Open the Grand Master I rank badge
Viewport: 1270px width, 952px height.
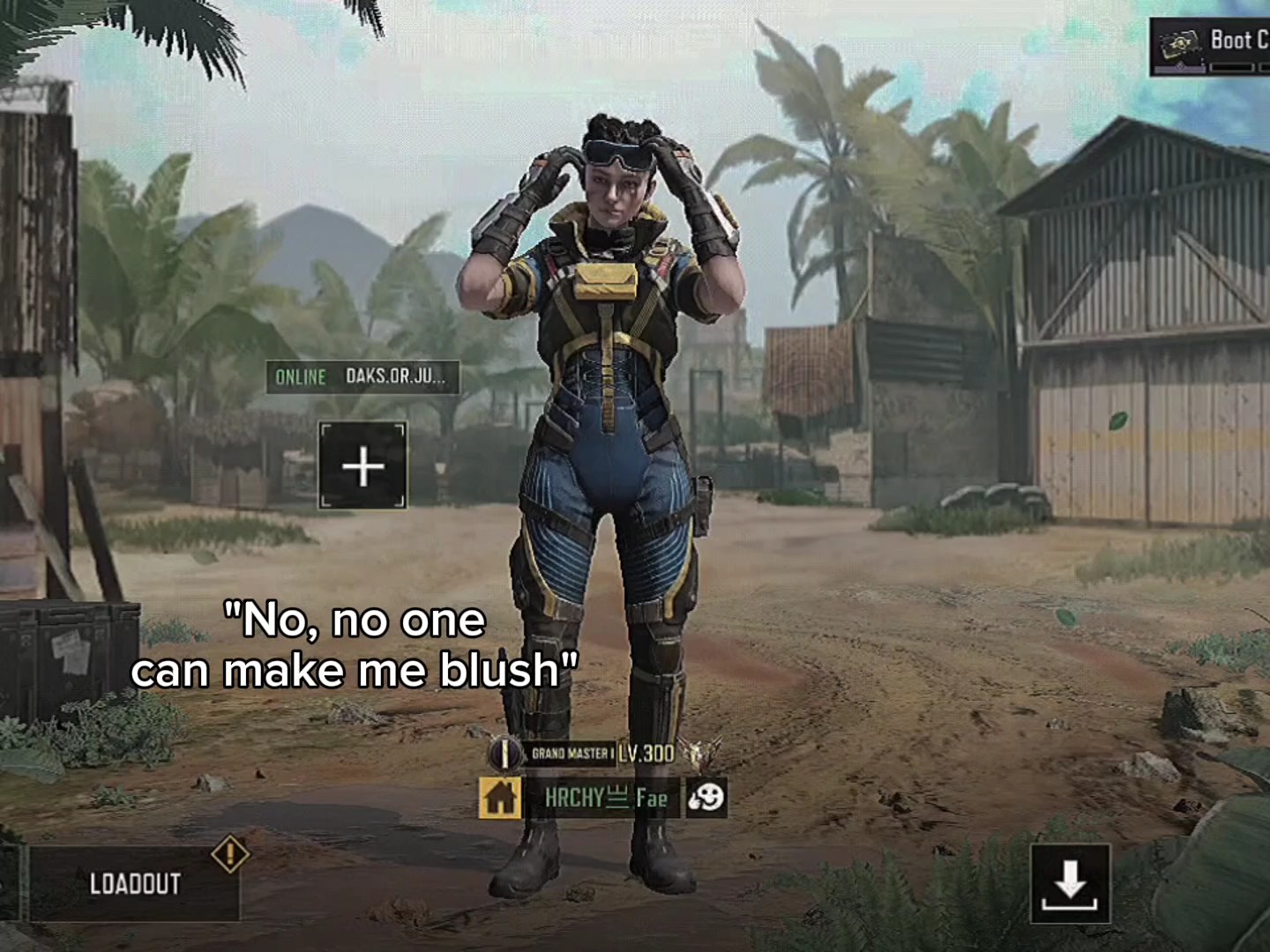click(x=506, y=754)
